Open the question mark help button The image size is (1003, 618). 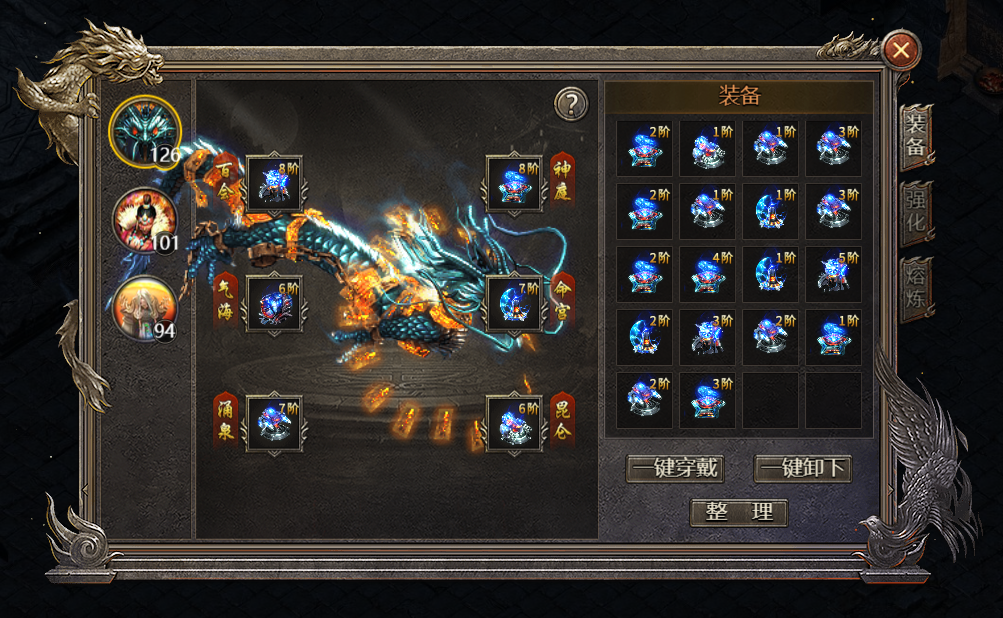(570, 103)
